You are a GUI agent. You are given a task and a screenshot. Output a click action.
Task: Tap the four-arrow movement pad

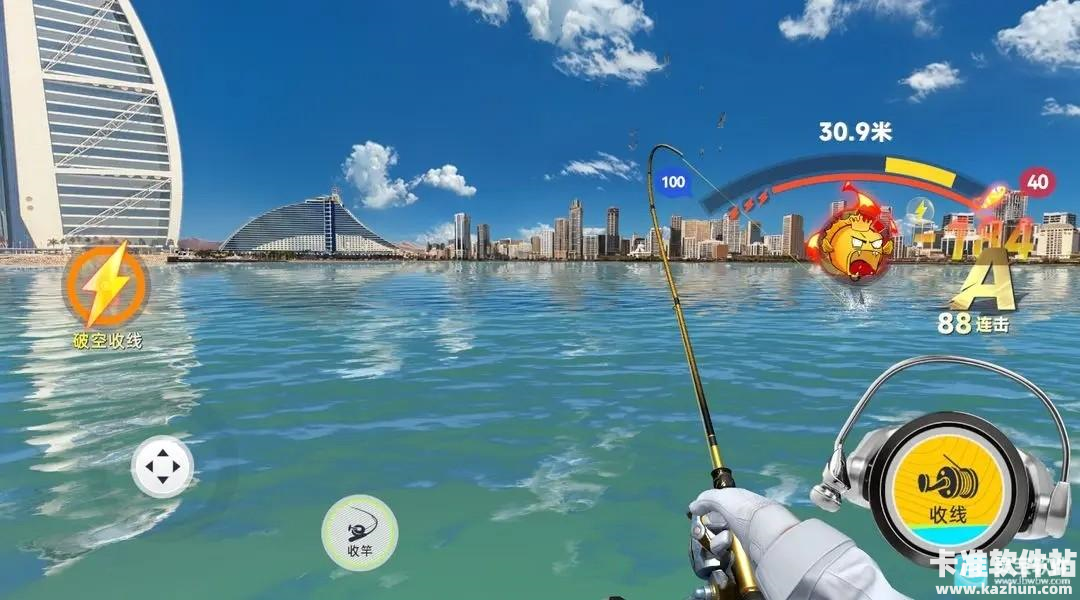click(162, 466)
